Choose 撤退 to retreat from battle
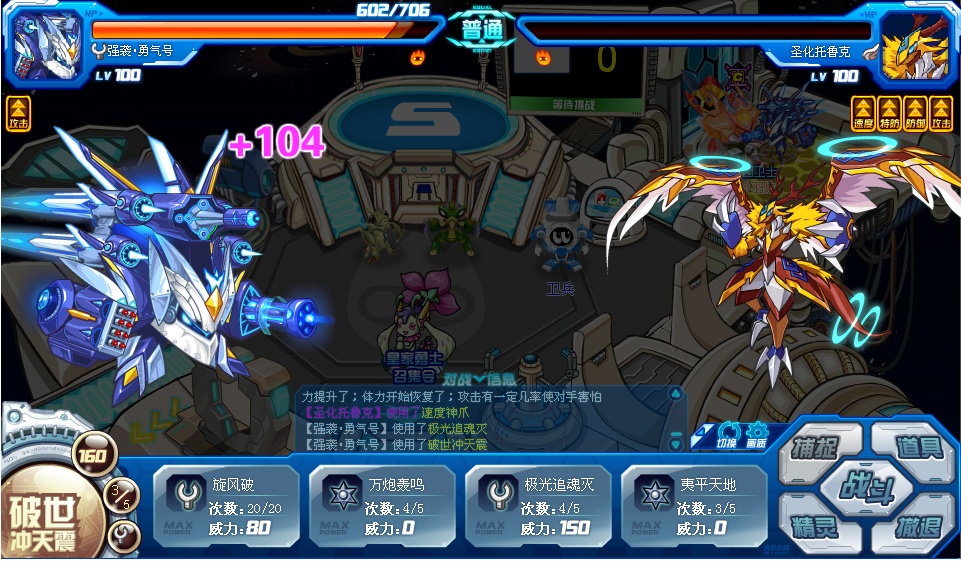 917,526
